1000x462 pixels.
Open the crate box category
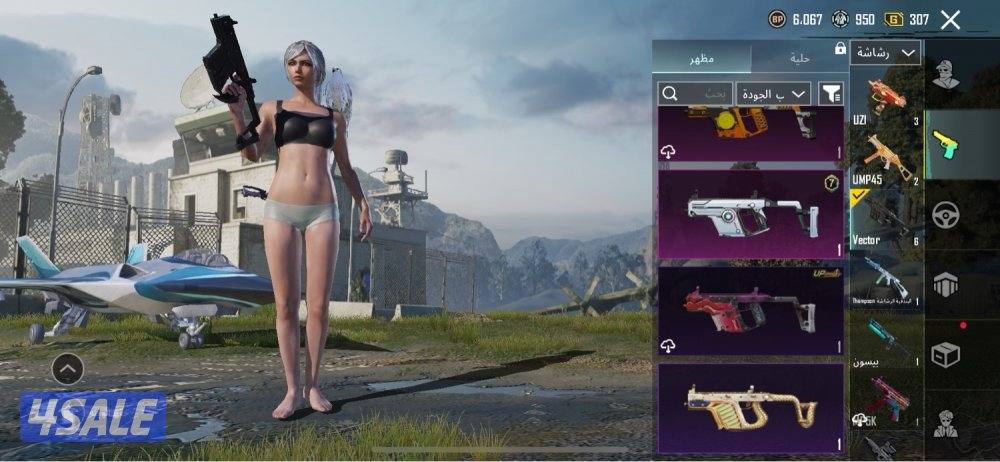click(947, 353)
